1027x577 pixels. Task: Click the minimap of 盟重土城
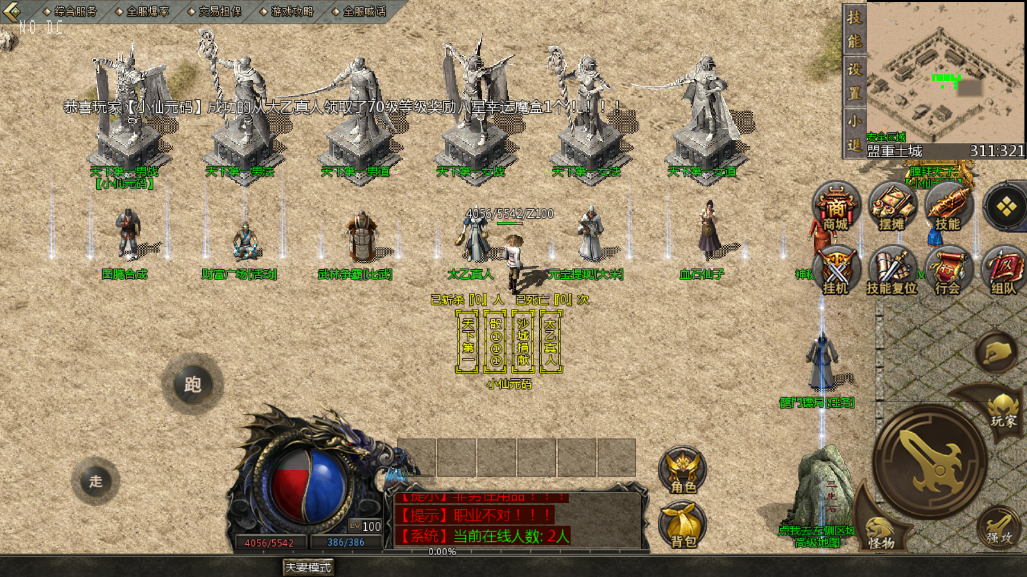(x=933, y=72)
